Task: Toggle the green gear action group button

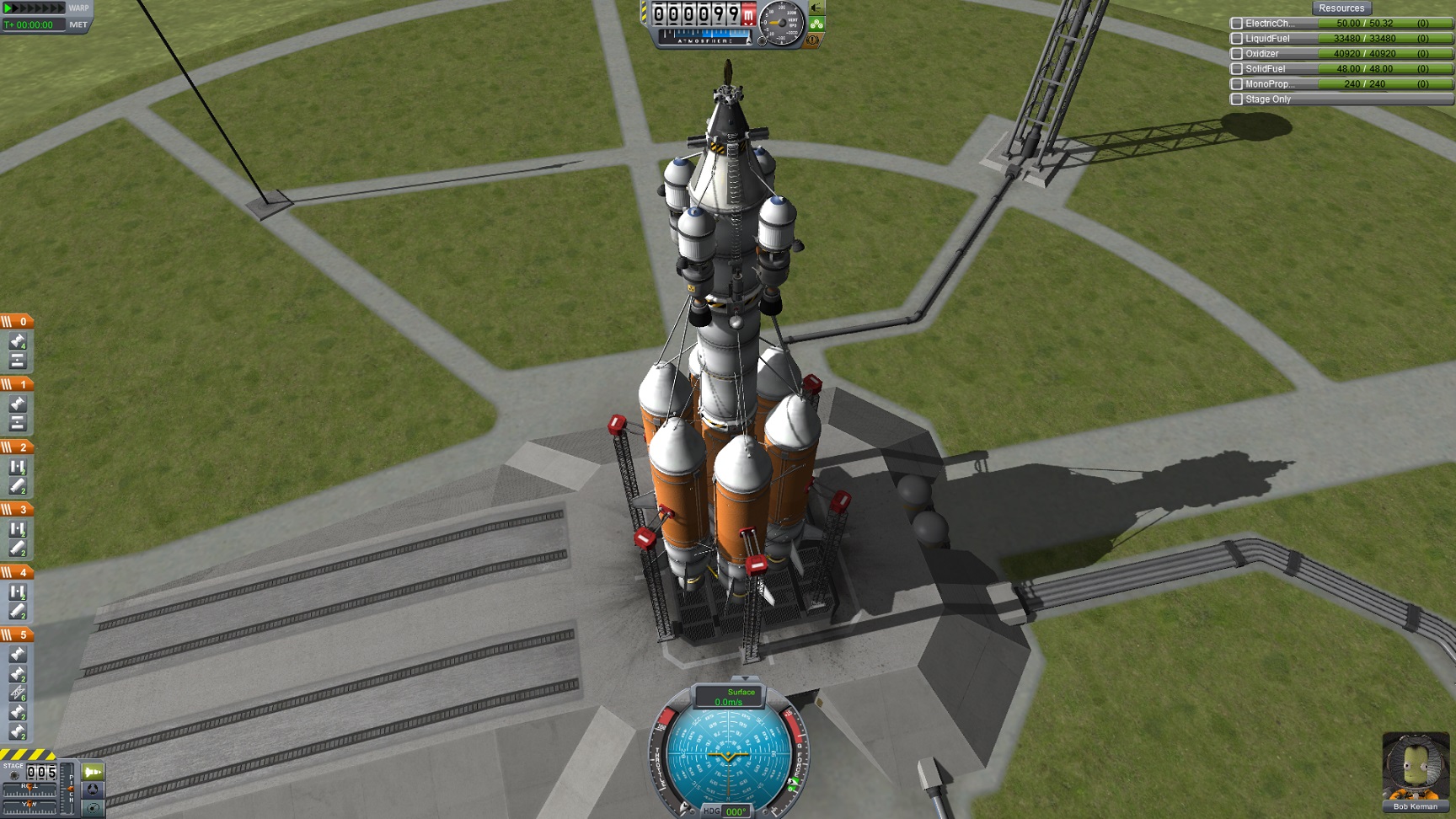Action: (x=816, y=24)
